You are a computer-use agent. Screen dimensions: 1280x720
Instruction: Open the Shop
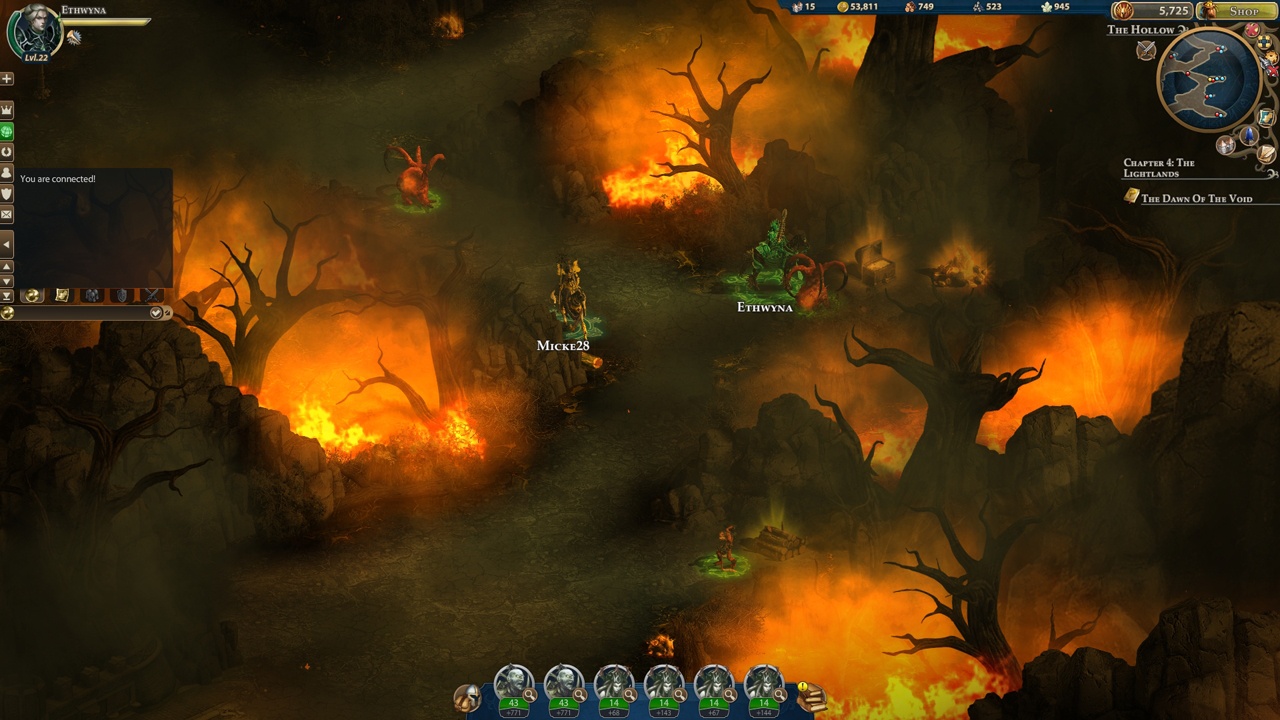(1236, 11)
